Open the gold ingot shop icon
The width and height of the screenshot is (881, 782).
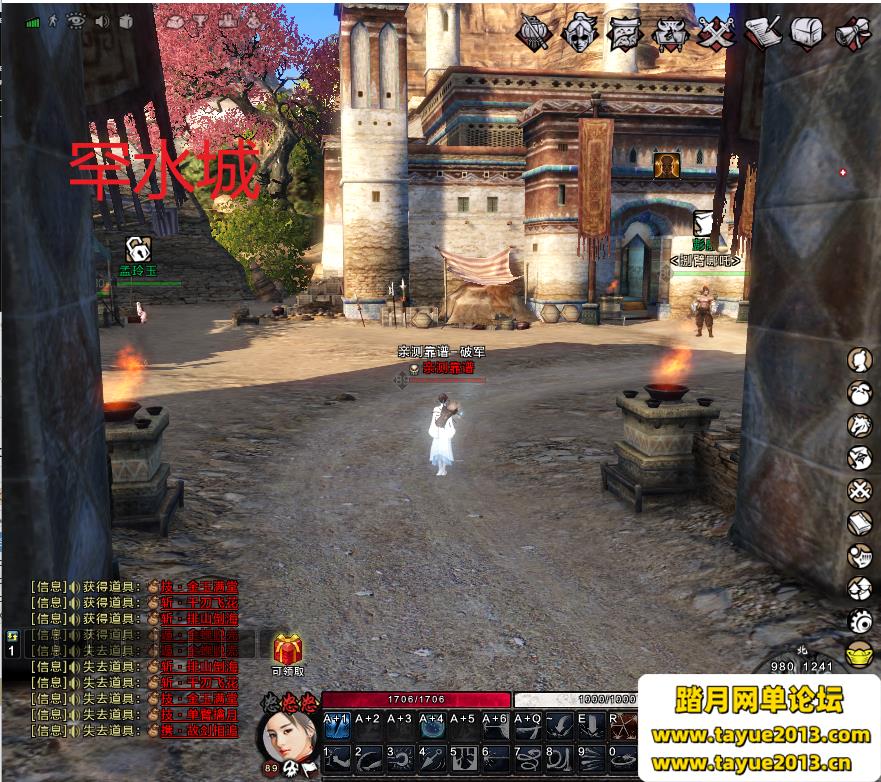860,657
